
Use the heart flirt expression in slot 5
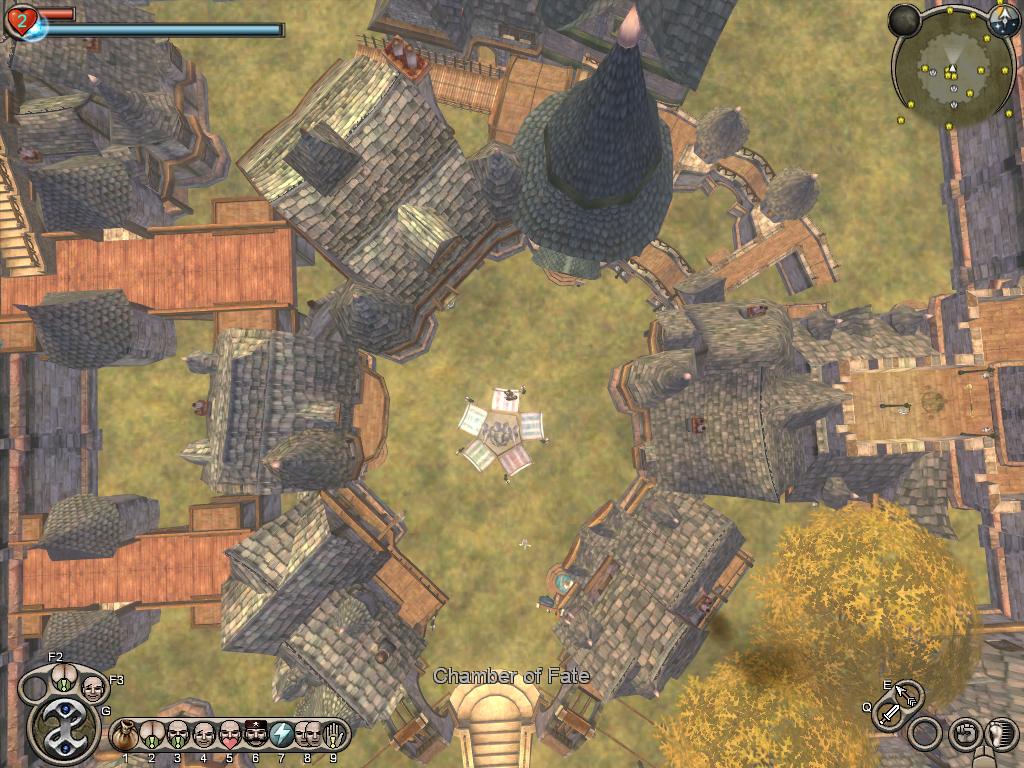point(230,735)
